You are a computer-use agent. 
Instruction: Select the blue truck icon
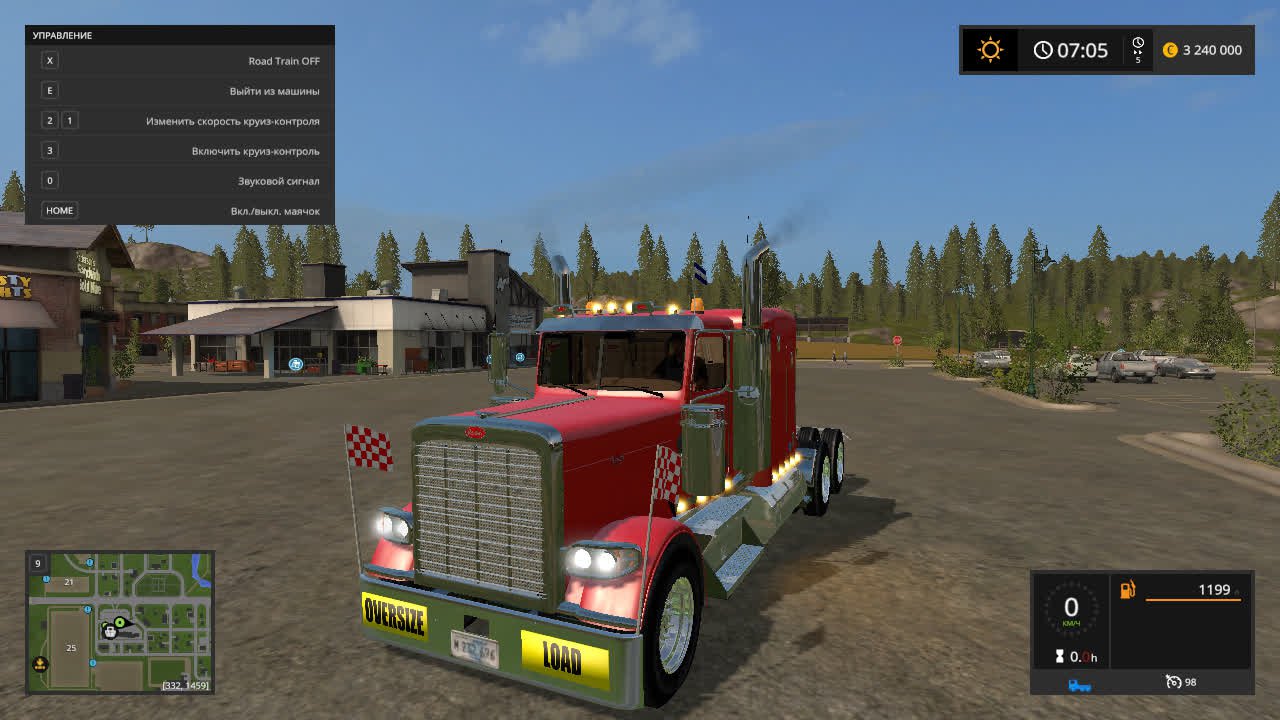coord(1080,684)
